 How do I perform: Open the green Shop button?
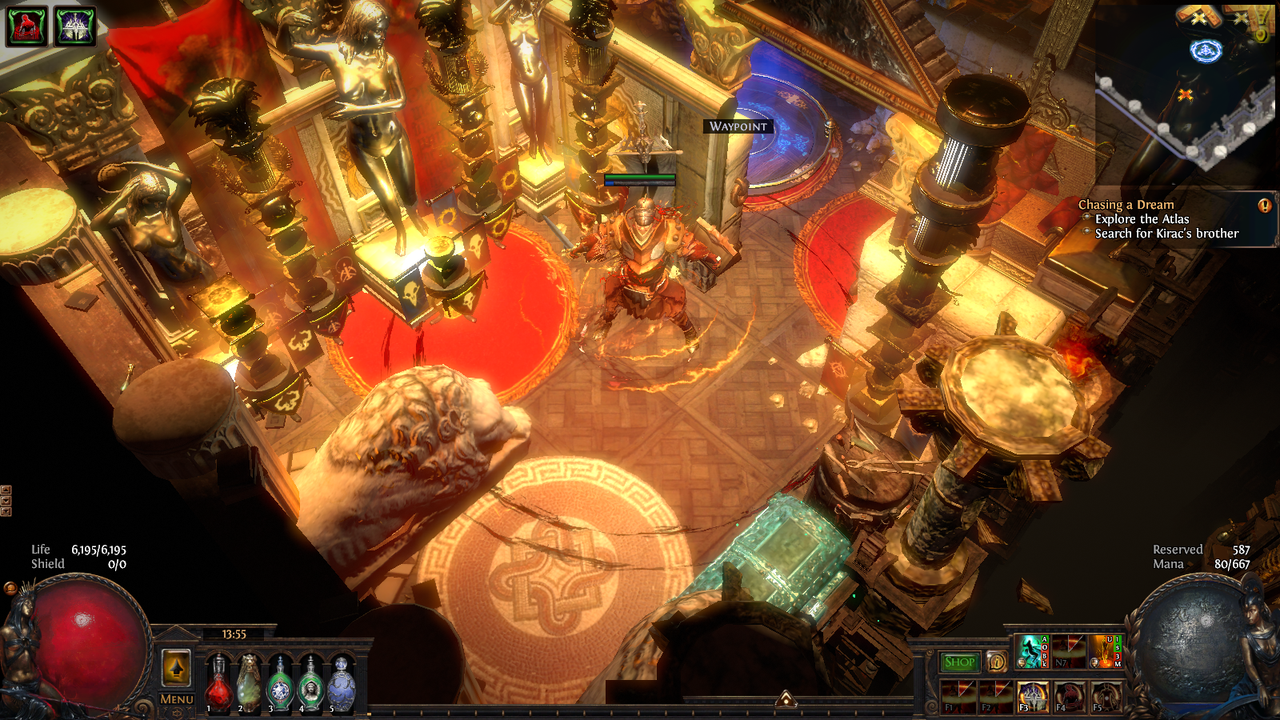(x=960, y=662)
